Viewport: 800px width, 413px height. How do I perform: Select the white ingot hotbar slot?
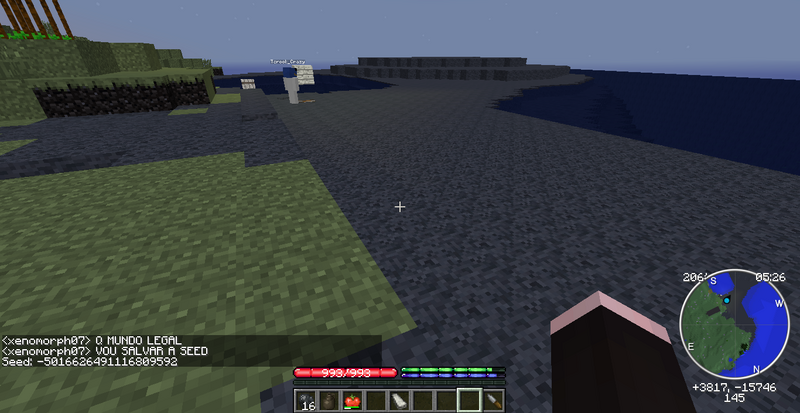[x=397, y=401]
